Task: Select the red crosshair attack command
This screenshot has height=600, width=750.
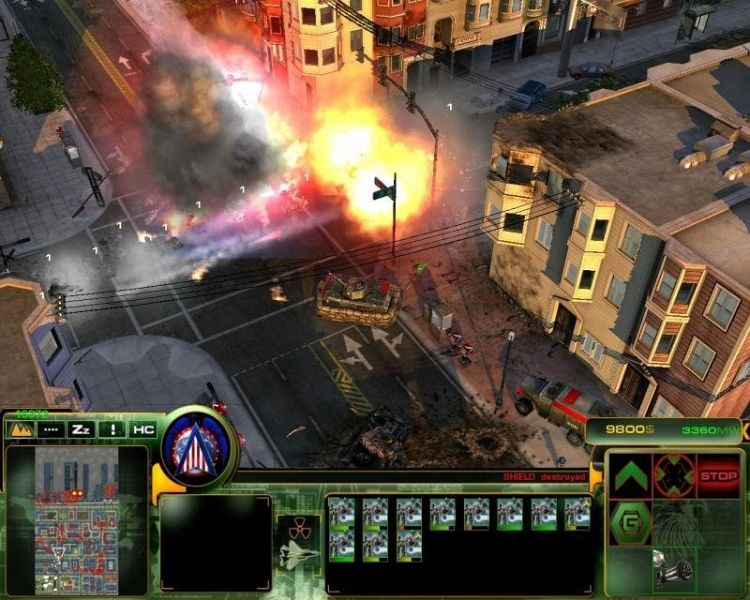Action: (x=674, y=475)
